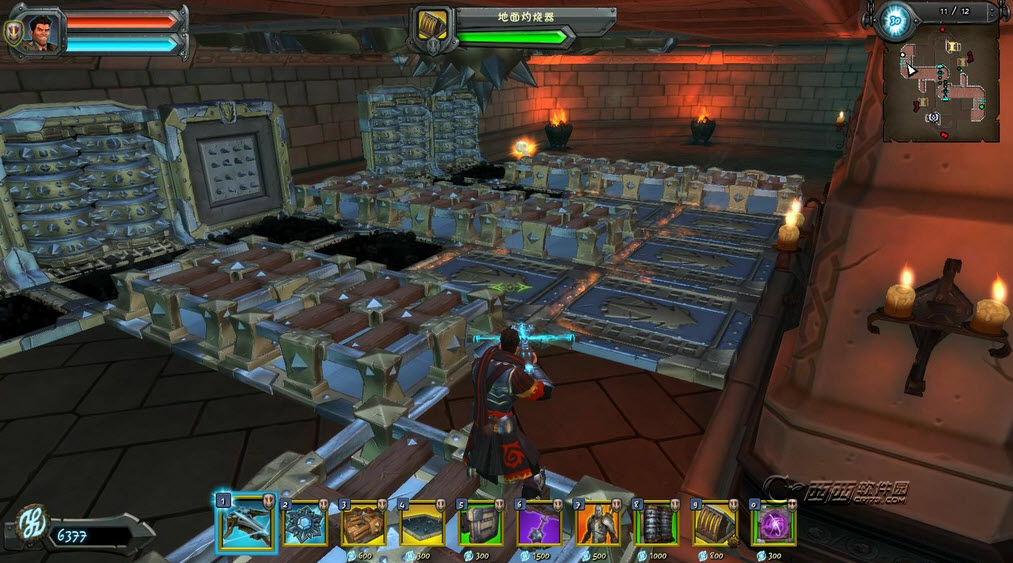Select the crossbow weapon in slot 1
Screen dimensions: 1013x563
241,523
